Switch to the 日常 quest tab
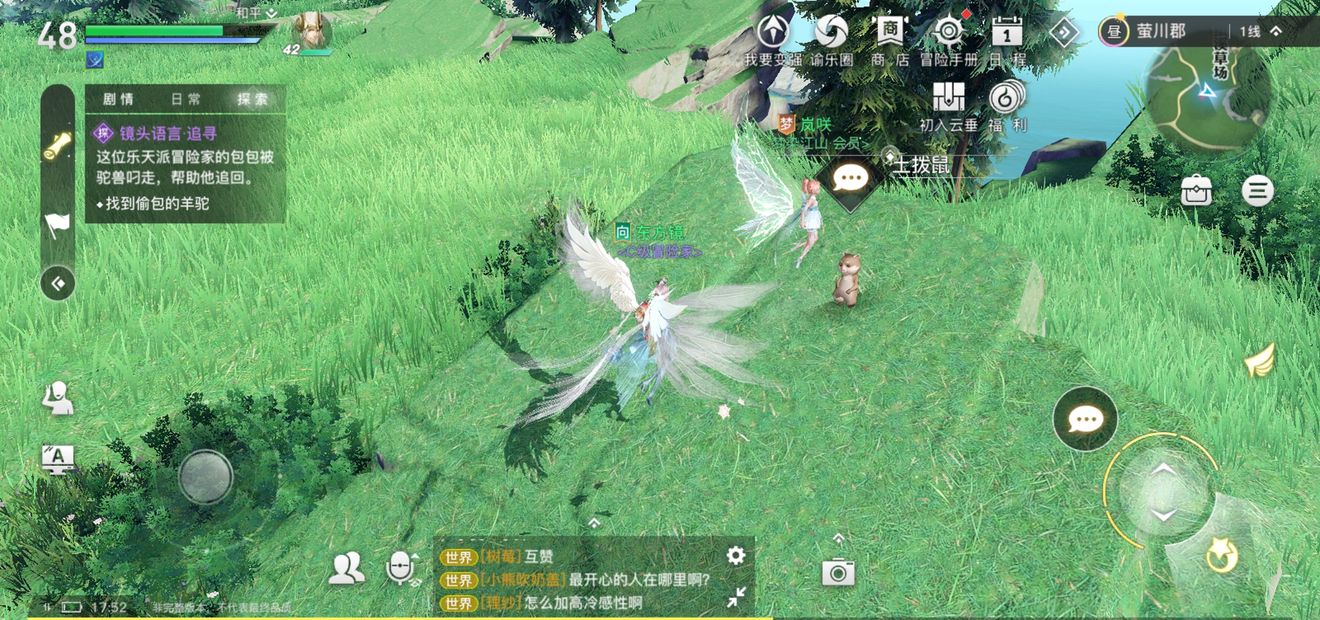1320x620 pixels. [186, 99]
